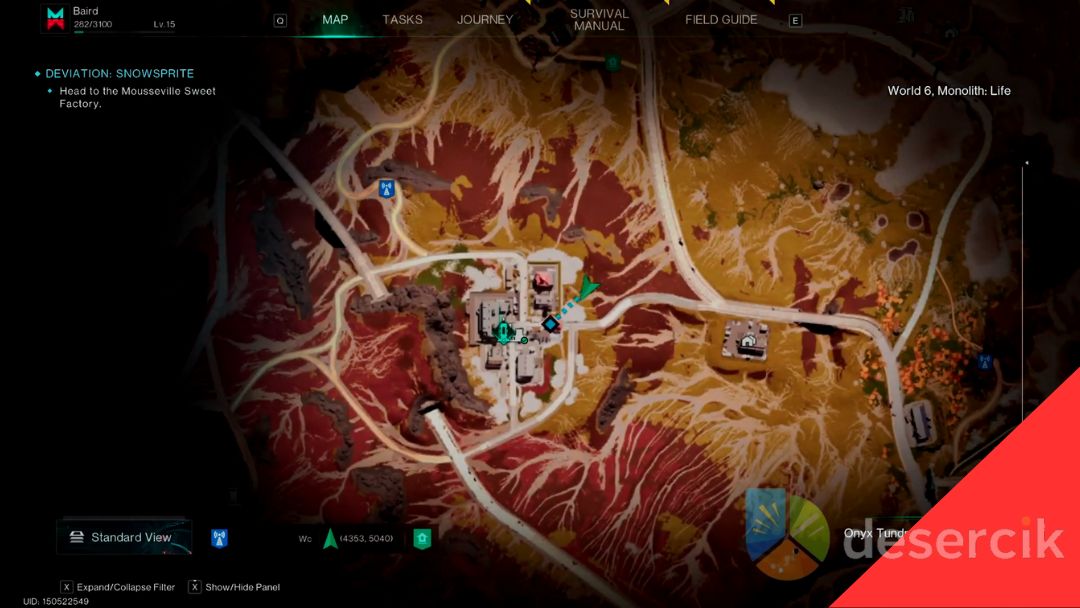Image resolution: width=1080 pixels, height=608 pixels.
Task: Open the Journey tab
Action: pyautogui.click(x=484, y=19)
